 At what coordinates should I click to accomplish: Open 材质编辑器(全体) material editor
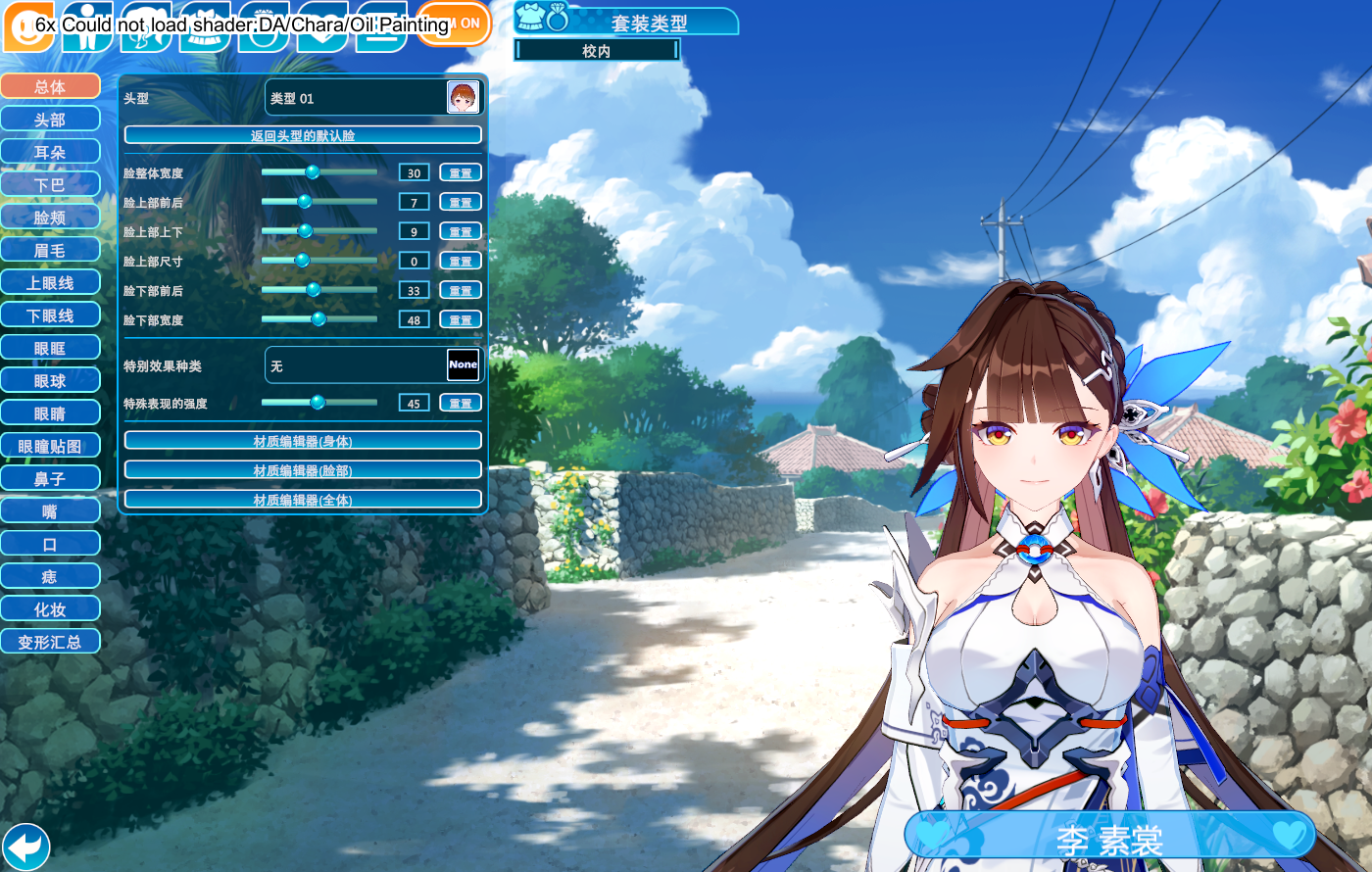303,500
